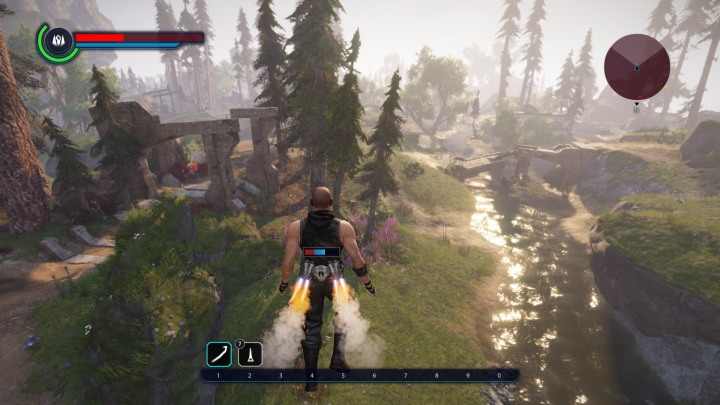Select the curved blade weapon slot
This screenshot has height=405, width=720.
pos(218,354)
